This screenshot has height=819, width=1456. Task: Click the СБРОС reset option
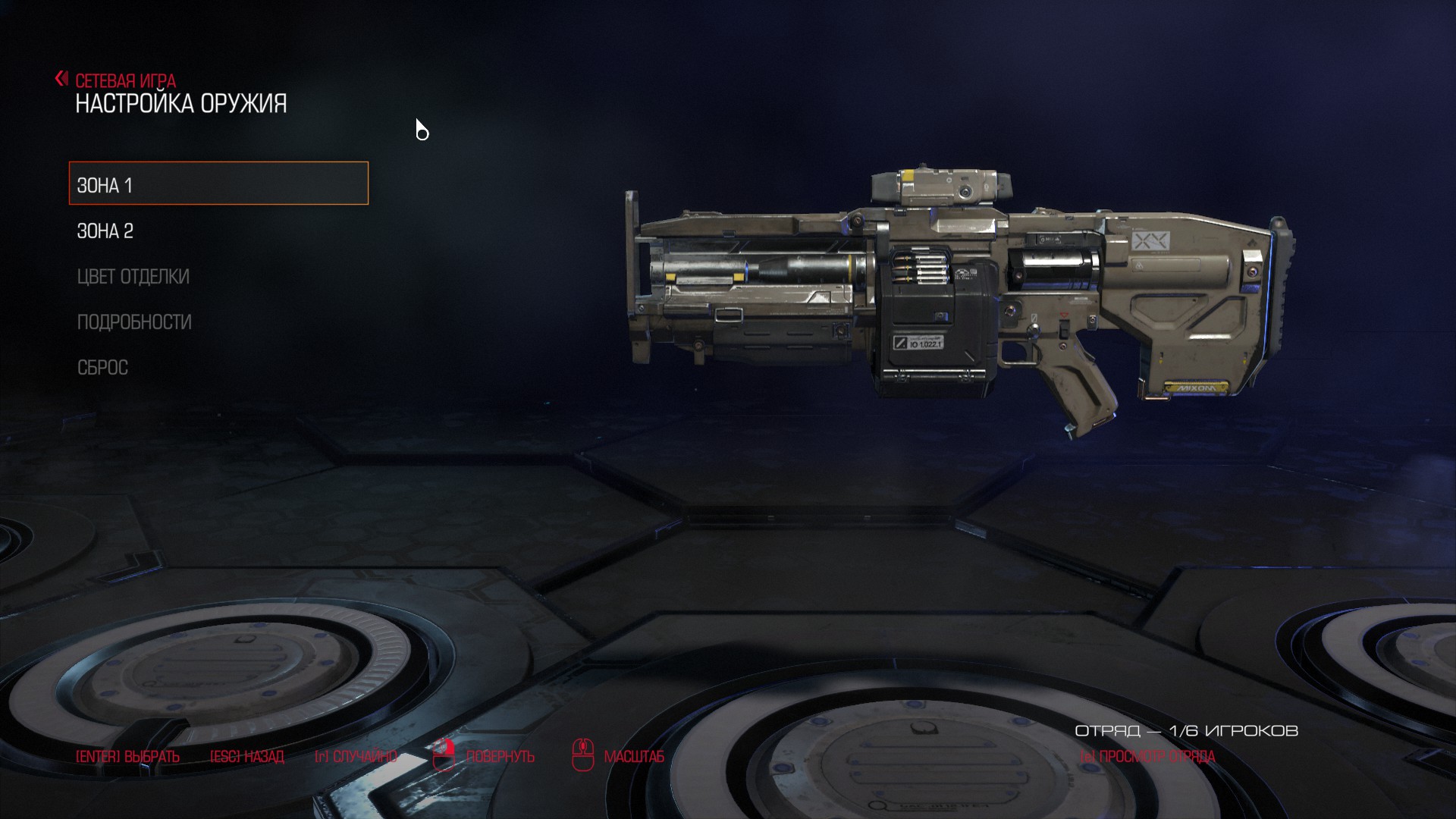point(103,367)
